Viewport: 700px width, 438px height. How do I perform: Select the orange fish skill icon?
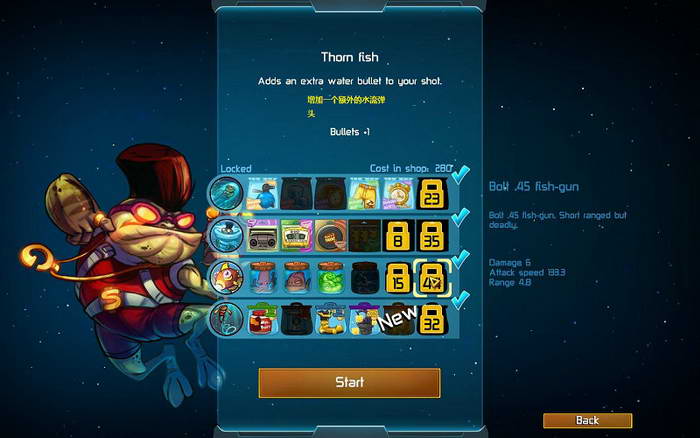click(225, 277)
